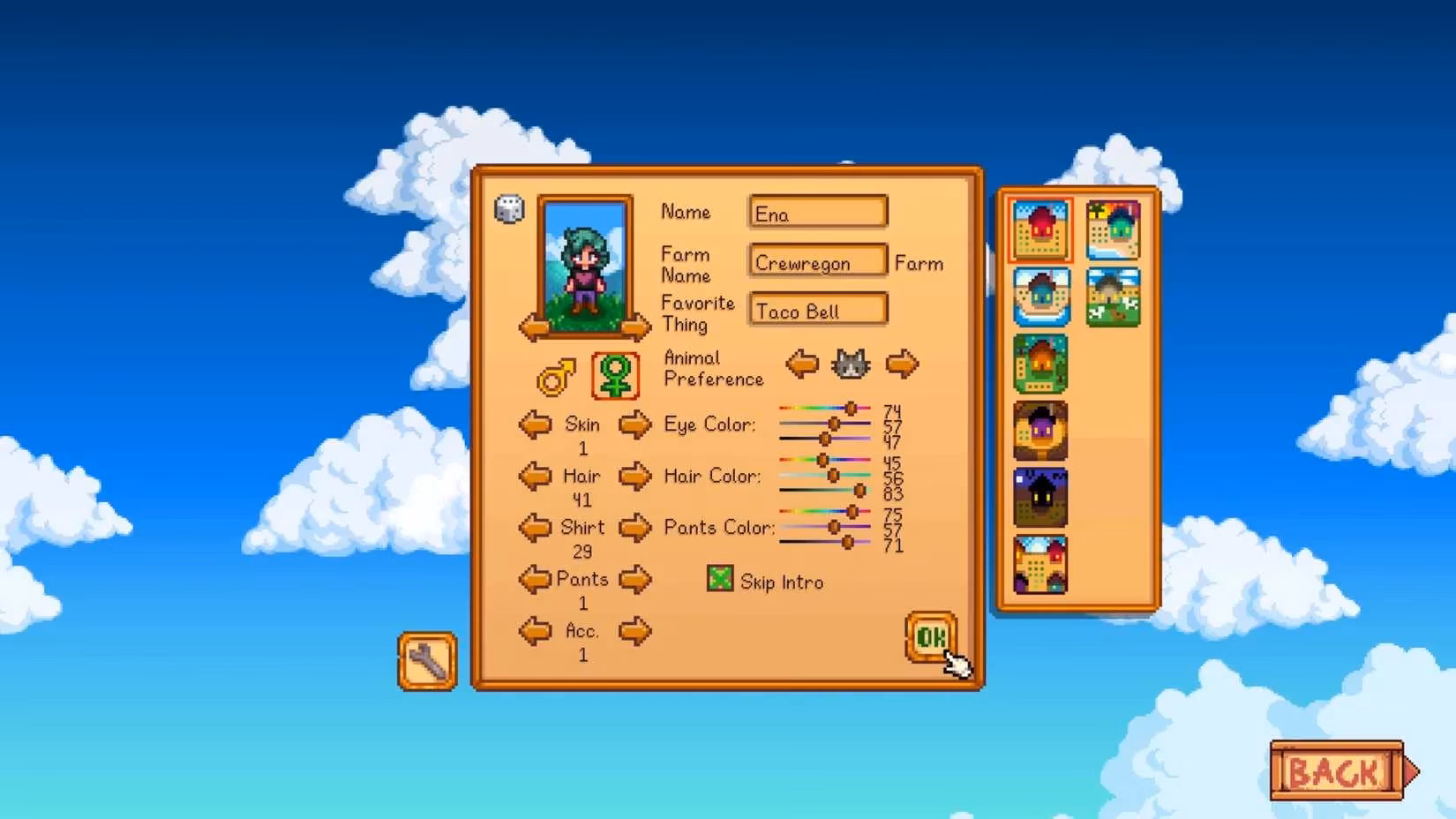The height and width of the screenshot is (819, 1456).
Task: Edit the Name text field
Action: click(818, 214)
